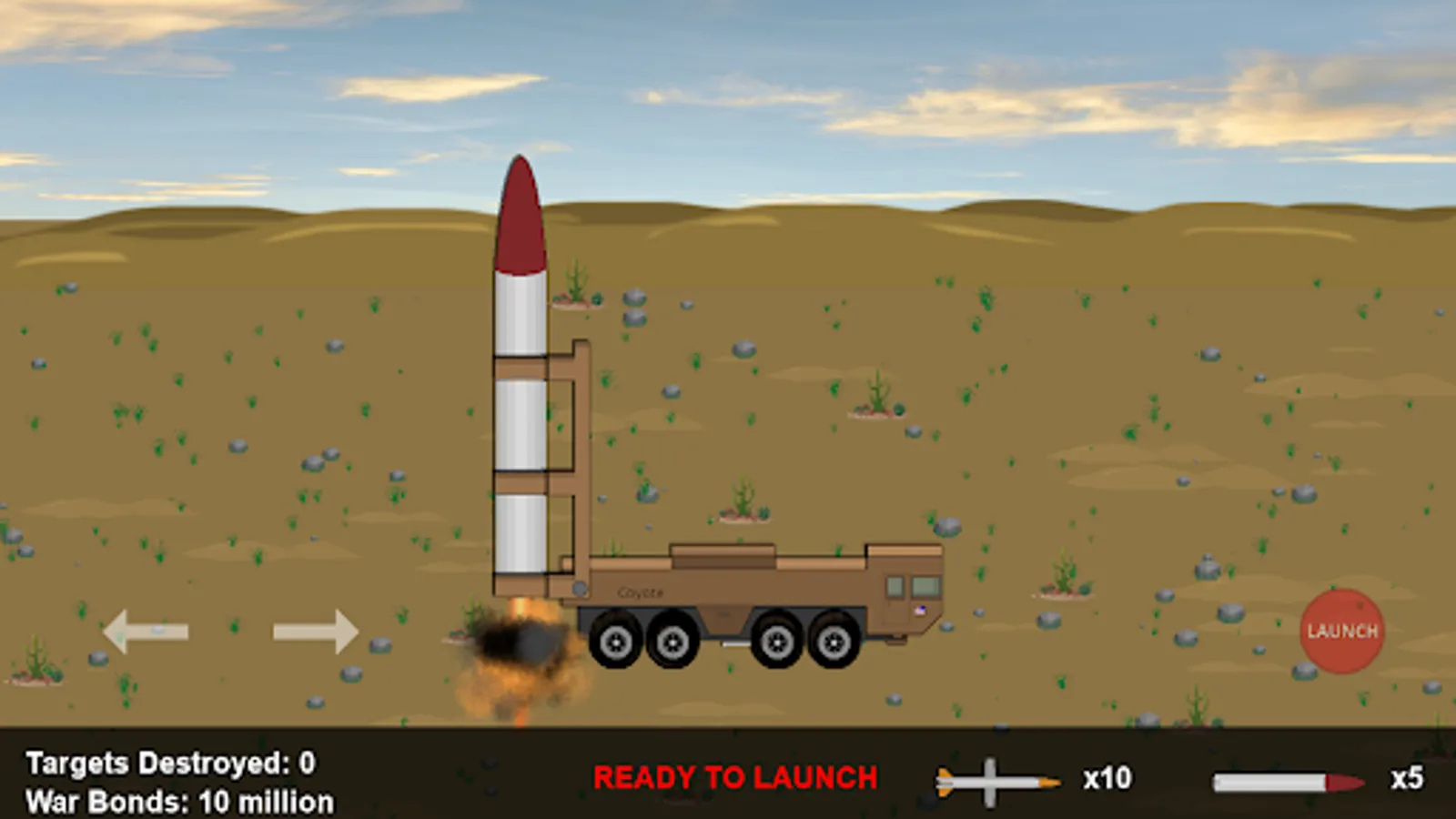
Task: Click the x5 shell count label
Action: 1405,778
